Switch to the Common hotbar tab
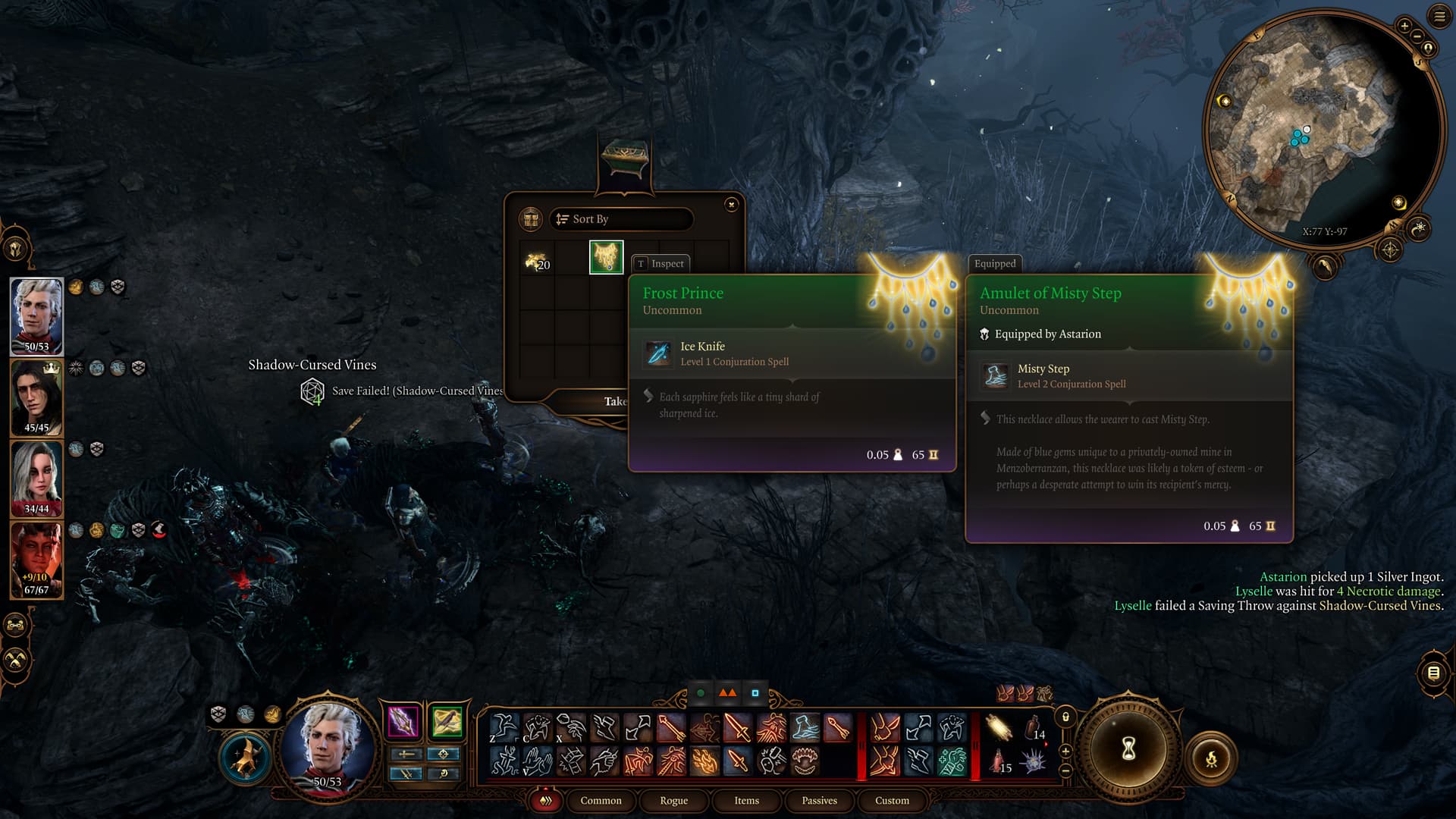The height and width of the screenshot is (819, 1456). [x=601, y=800]
